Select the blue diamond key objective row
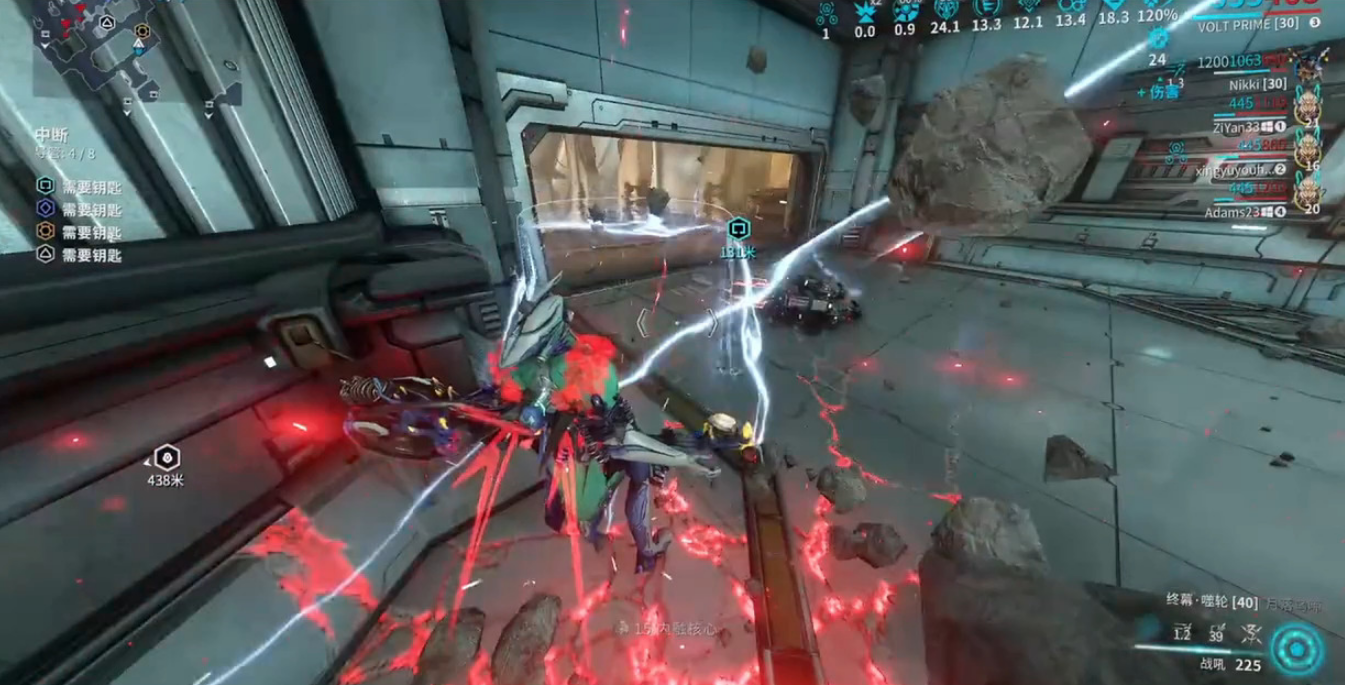Image resolution: width=1345 pixels, height=685 pixels. point(79,209)
